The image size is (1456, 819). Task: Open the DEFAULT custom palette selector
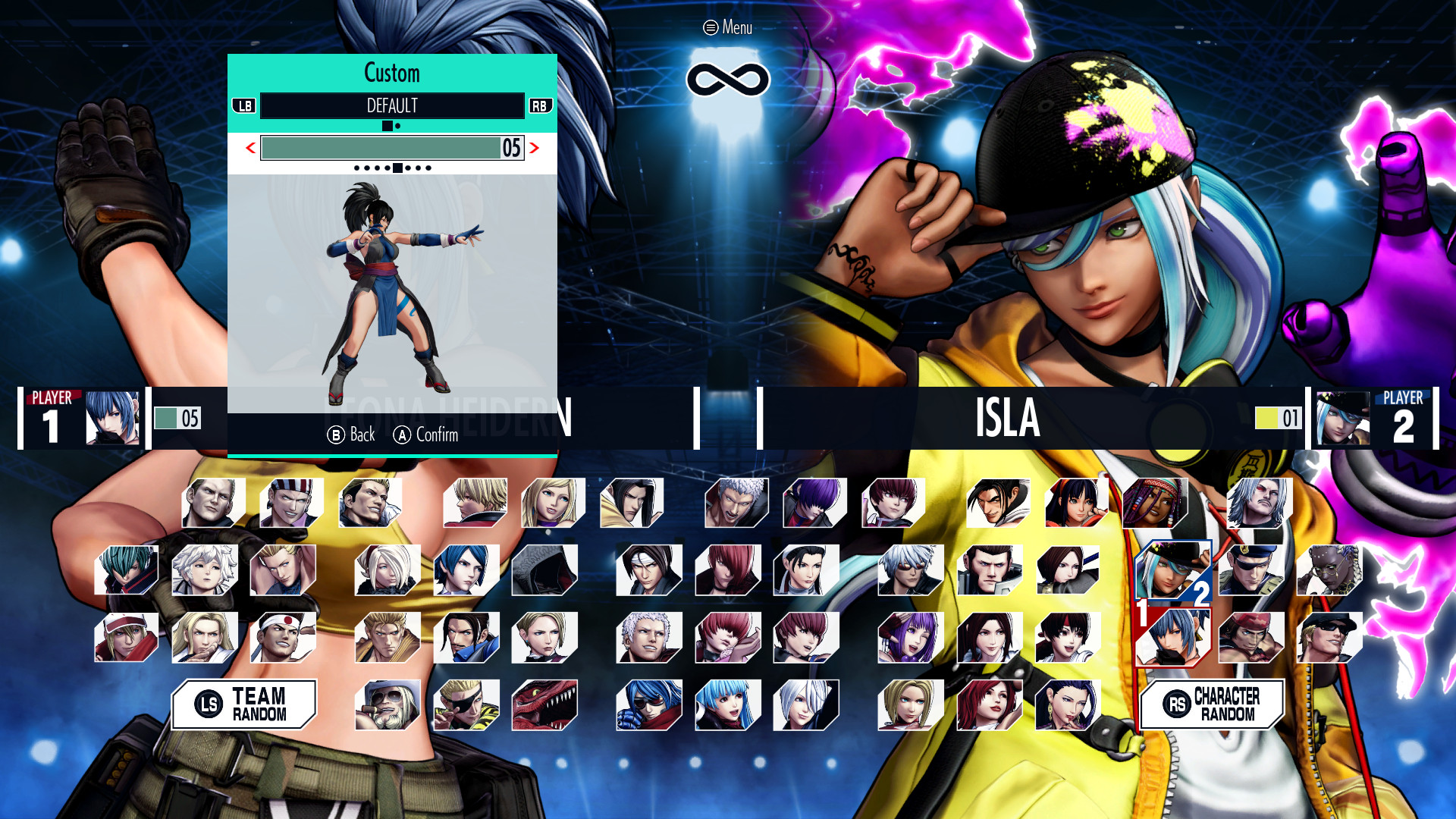[393, 106]
